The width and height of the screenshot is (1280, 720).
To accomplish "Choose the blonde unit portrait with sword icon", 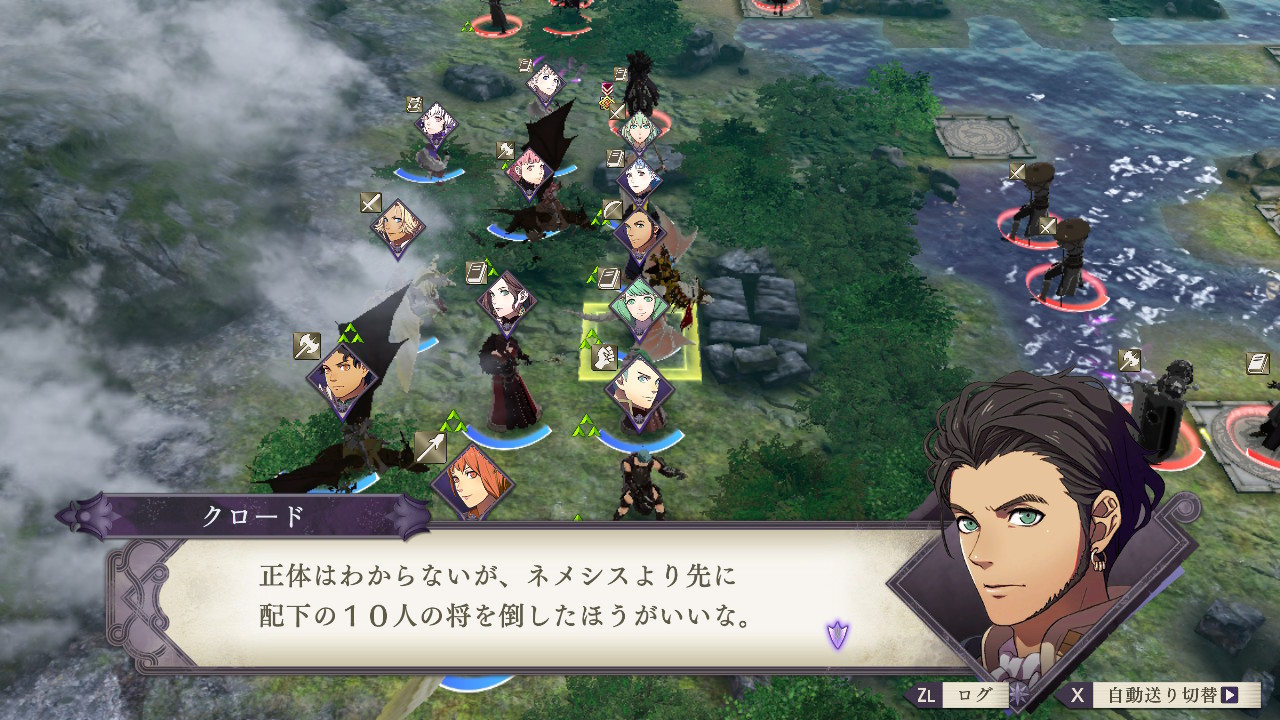I will 400,226.
